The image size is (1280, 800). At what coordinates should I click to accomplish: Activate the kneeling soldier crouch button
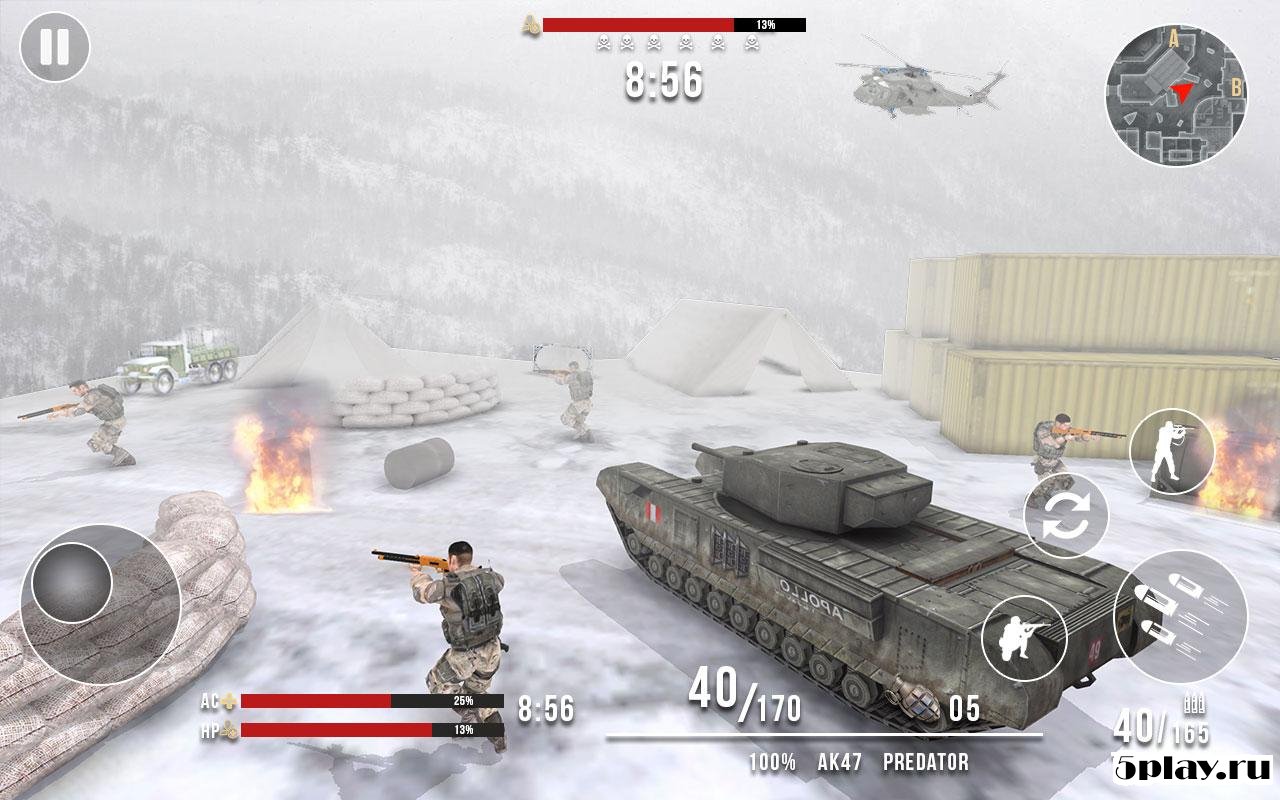click(x=1024, y=638)
